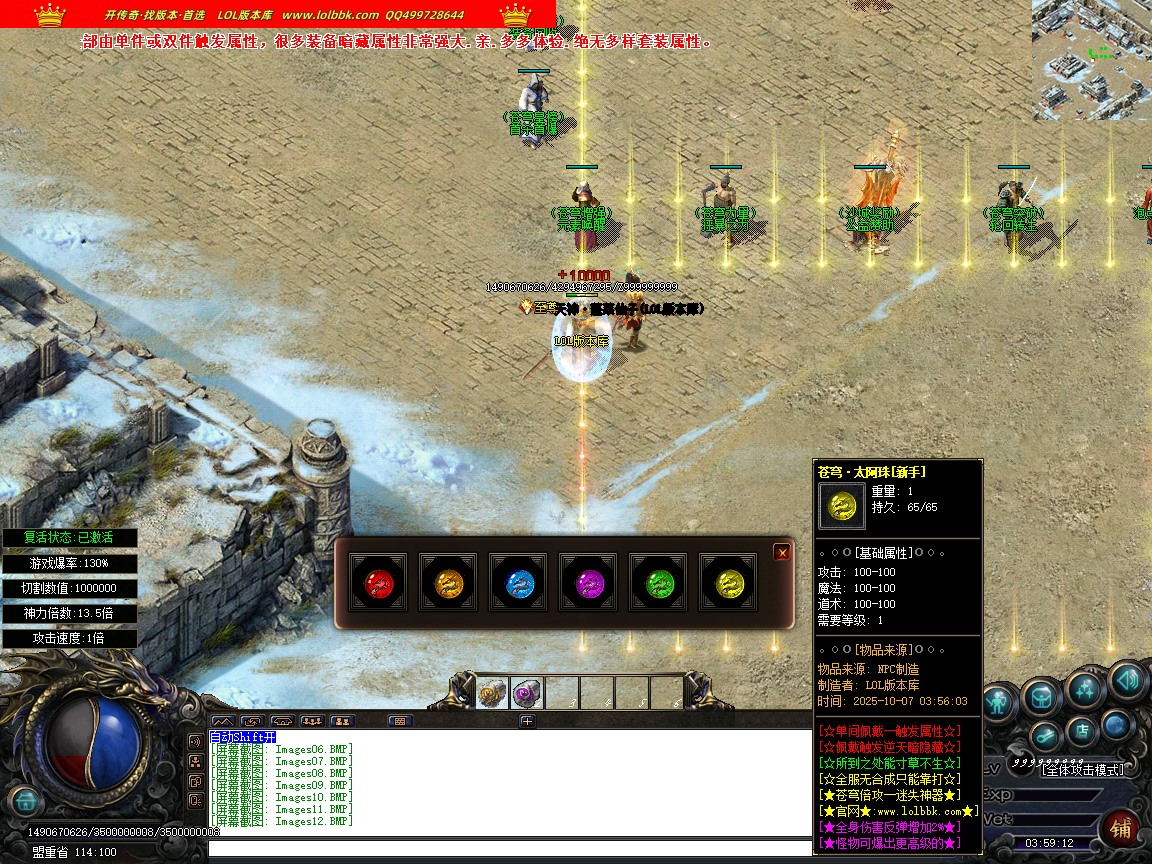Open the bag inventory round button
The height and width of the screenshot is (864, 1152).
tap(1042, 696)
